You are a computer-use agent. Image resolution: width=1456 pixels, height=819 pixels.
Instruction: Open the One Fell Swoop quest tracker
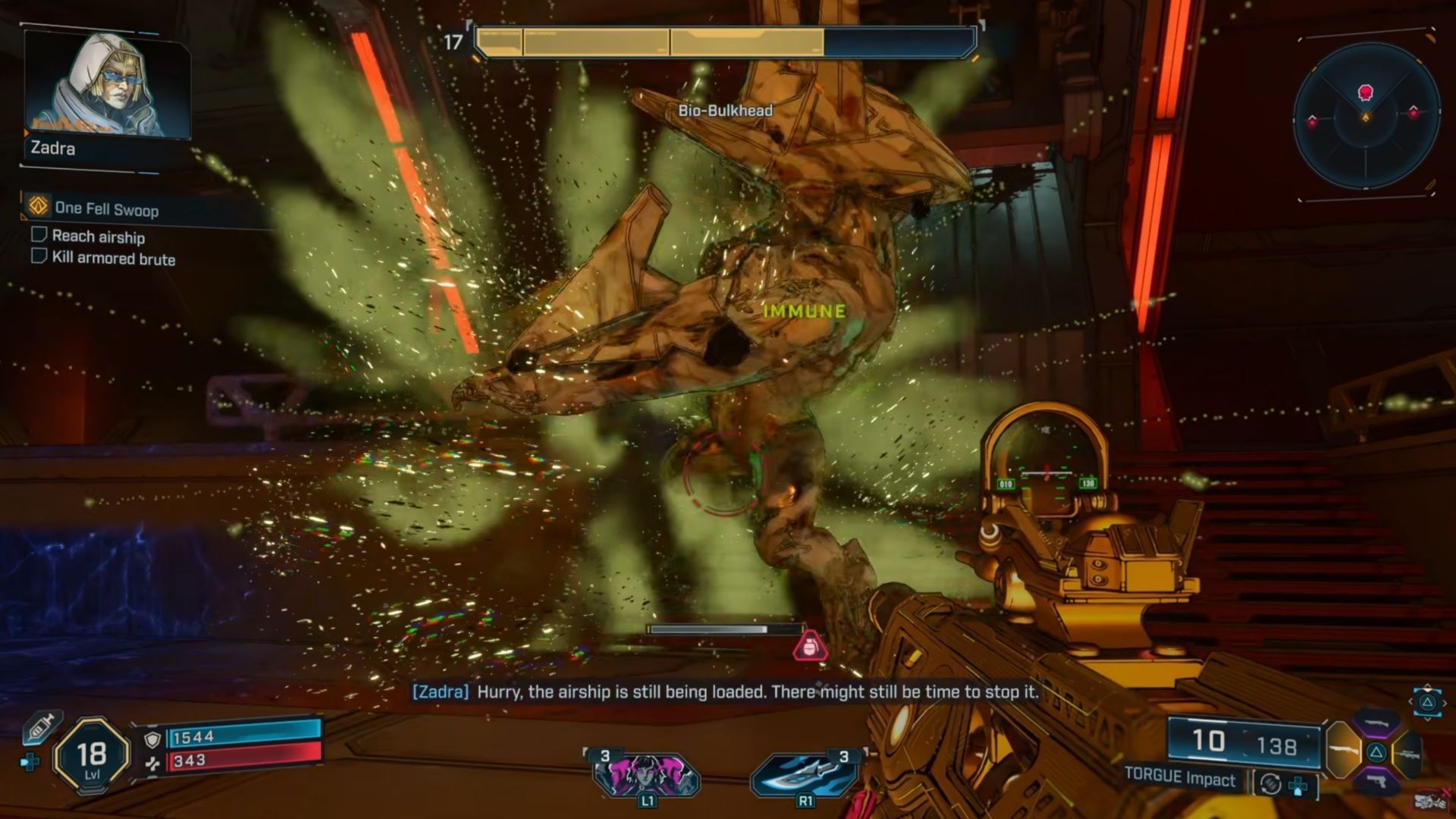[106, 209]
